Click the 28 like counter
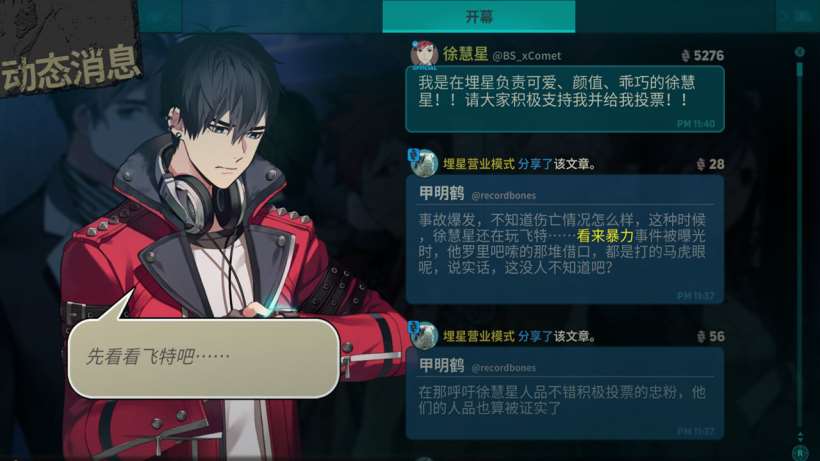This screenshot has height=461, width=820. (x=710, y=164)
